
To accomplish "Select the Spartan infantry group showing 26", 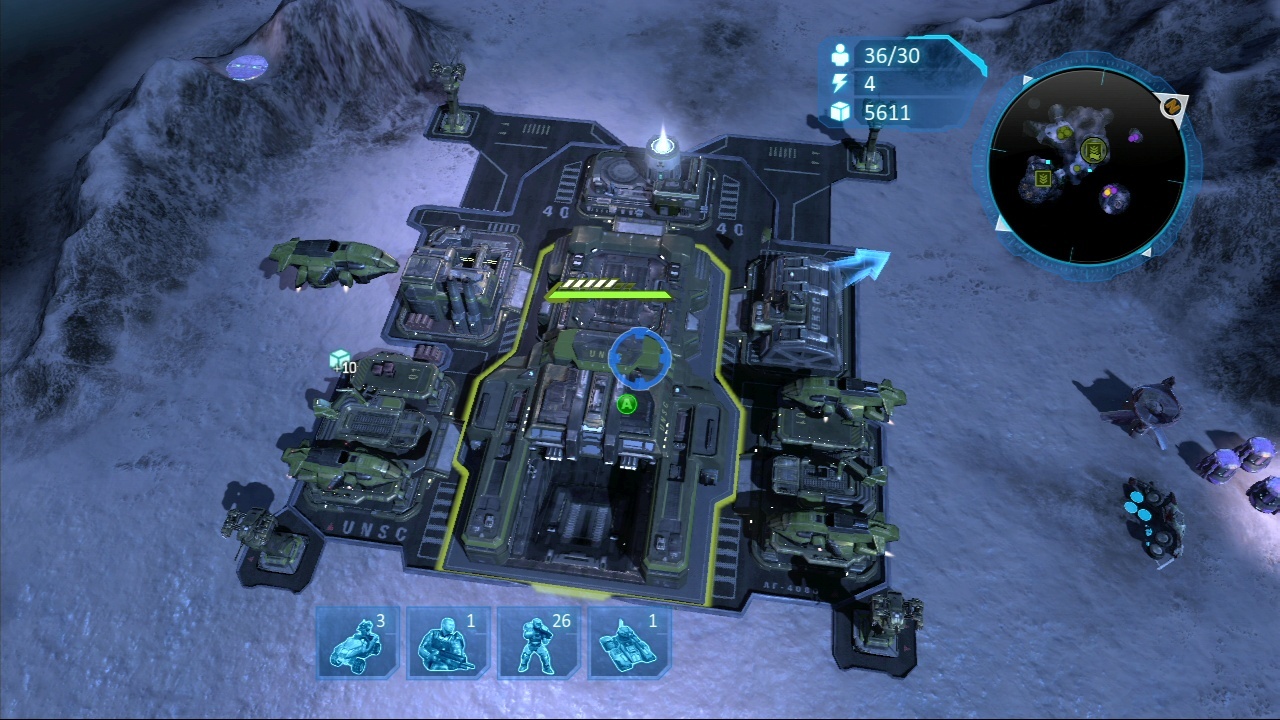I will coord(538,642).
